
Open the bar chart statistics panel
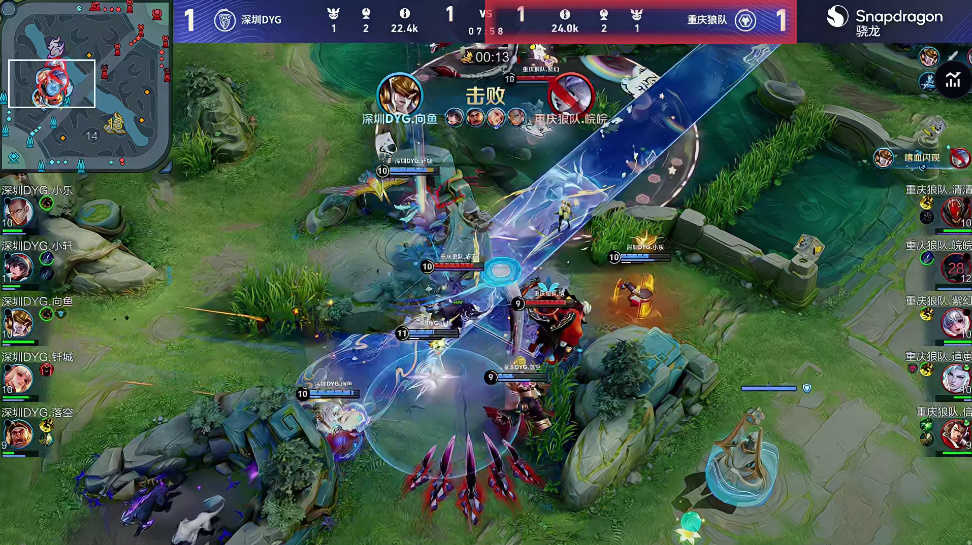click(x=953, y=81)
